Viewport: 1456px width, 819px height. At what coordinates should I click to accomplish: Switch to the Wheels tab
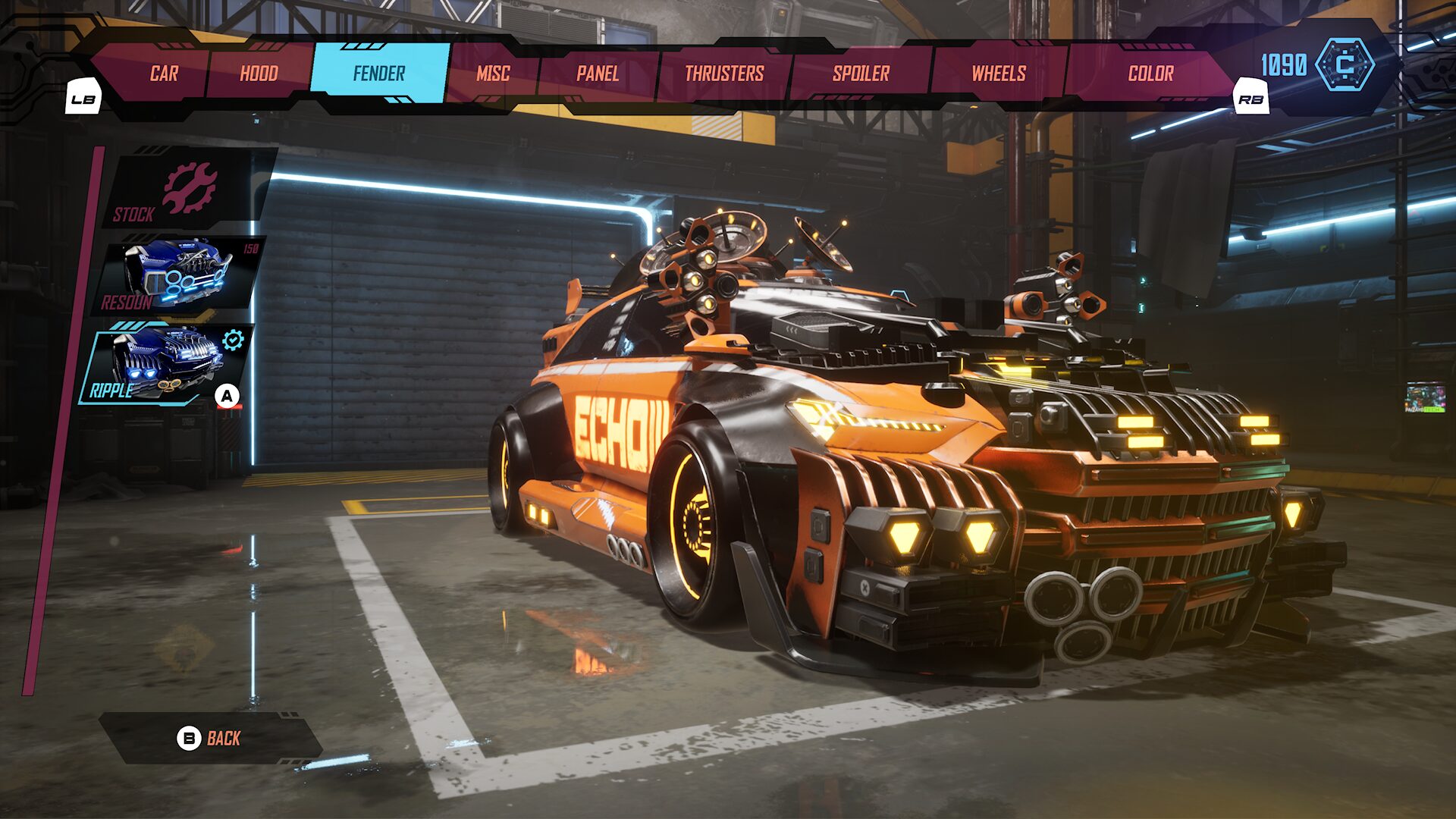tap(999, 73)
